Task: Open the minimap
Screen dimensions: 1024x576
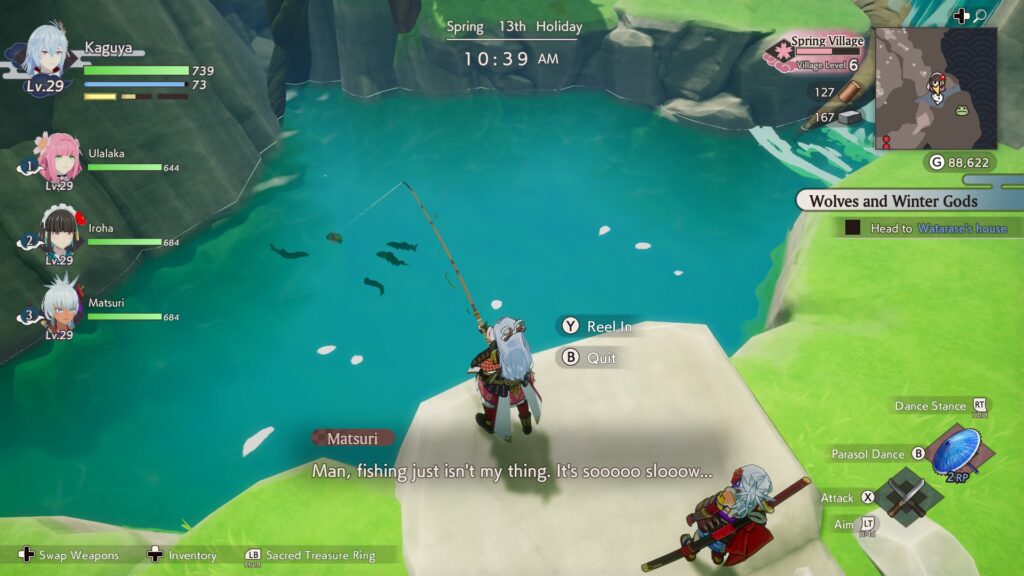Action: coord(935,88)
